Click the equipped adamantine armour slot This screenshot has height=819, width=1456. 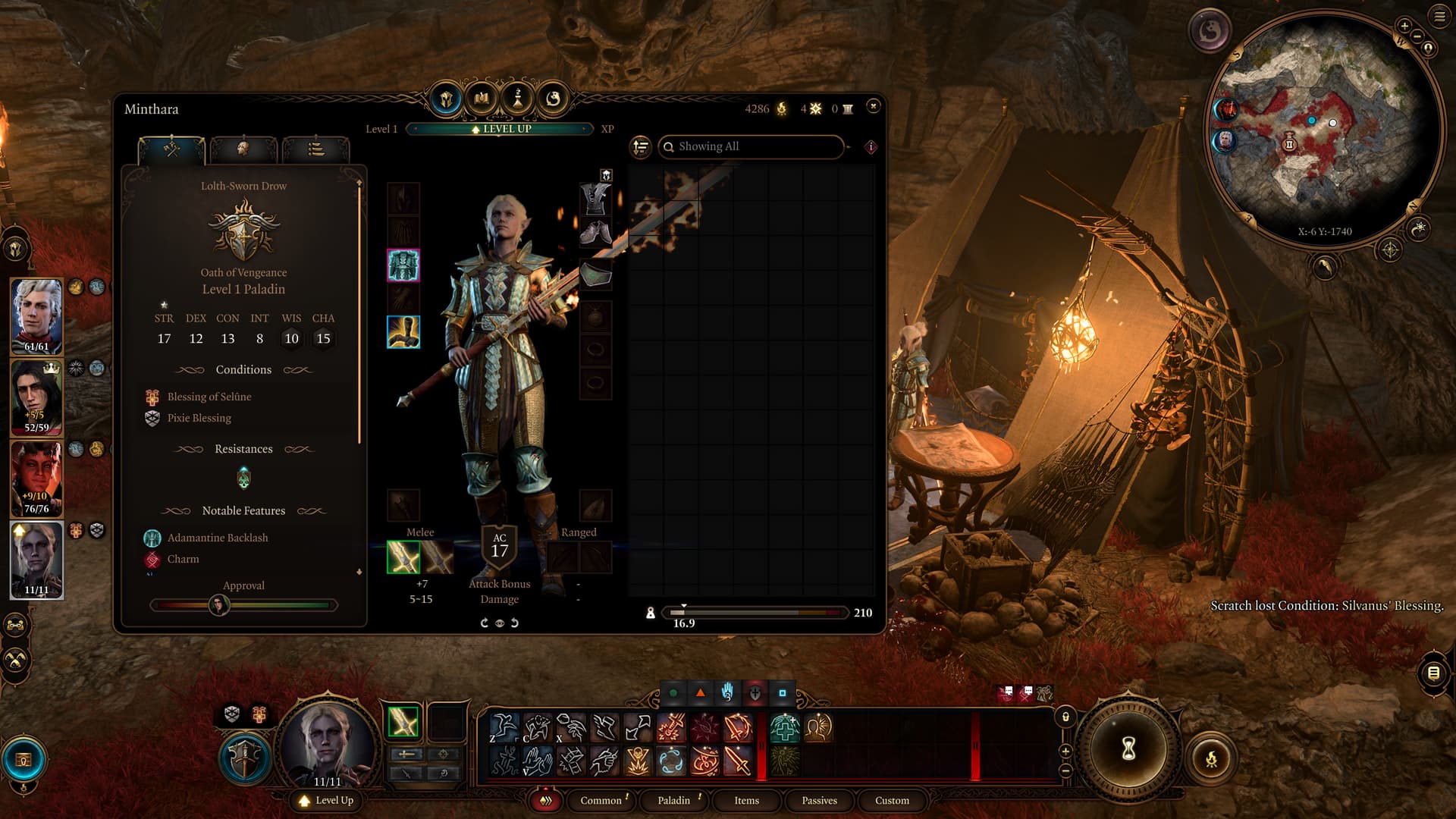403,265
